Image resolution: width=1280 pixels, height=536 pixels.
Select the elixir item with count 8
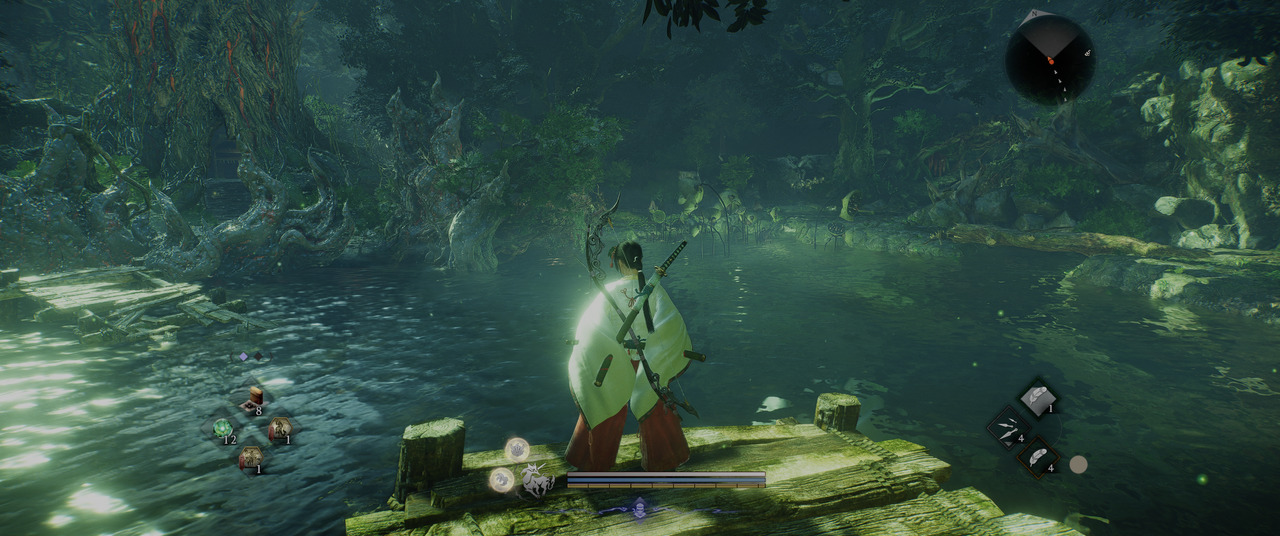click(x=254, y=398)
